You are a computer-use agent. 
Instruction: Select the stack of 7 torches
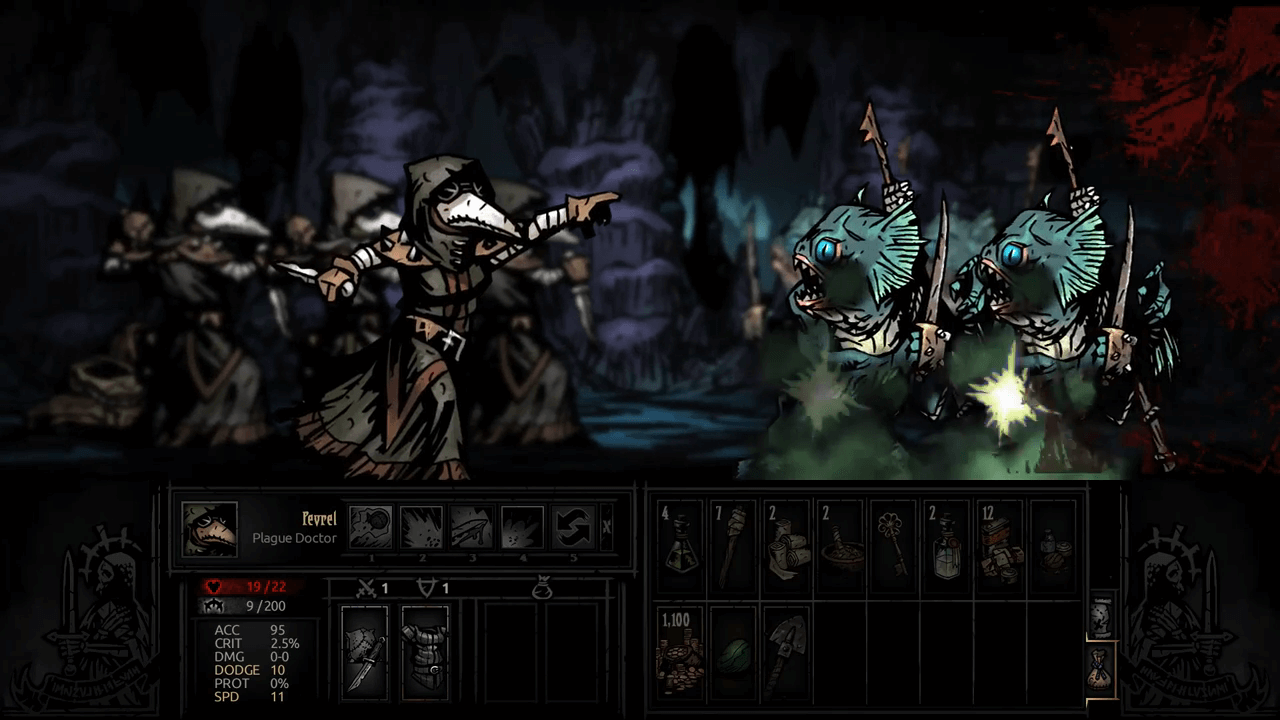(734, 544)
